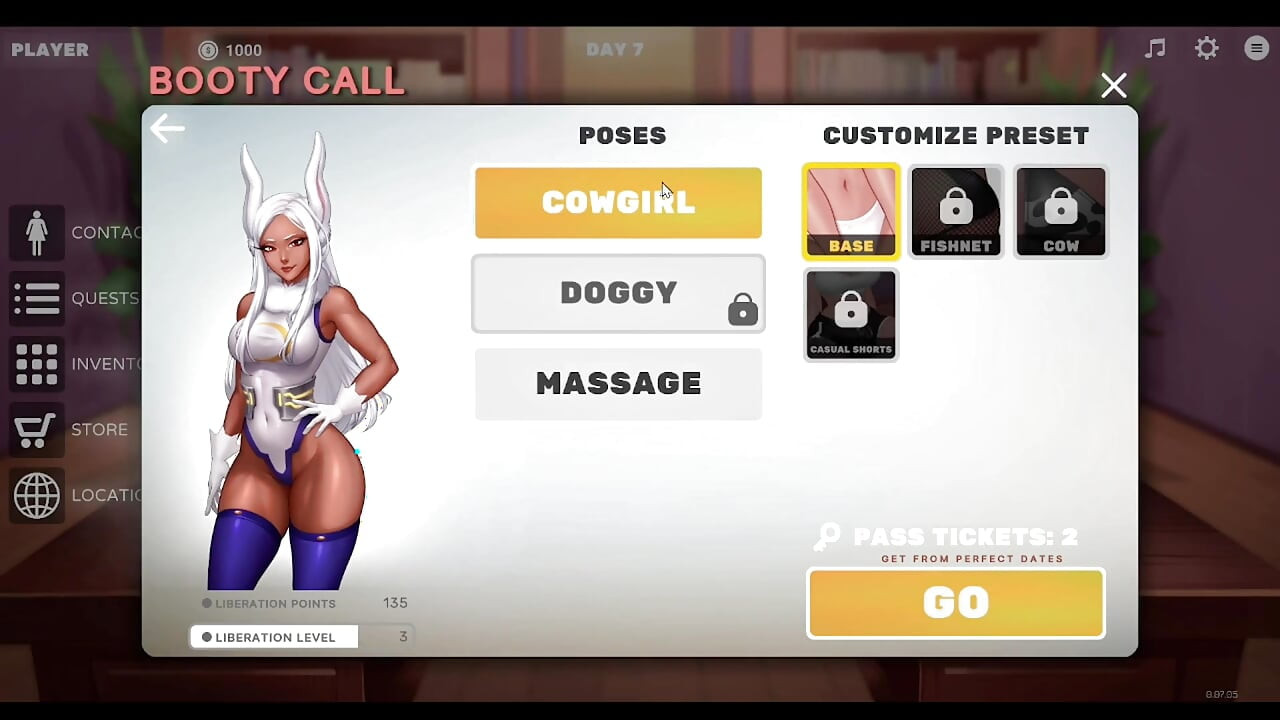1280x720 pixels.
Task: Select the Casual Shorts preset
Action: pyautogui.click(x=851, y=314)
